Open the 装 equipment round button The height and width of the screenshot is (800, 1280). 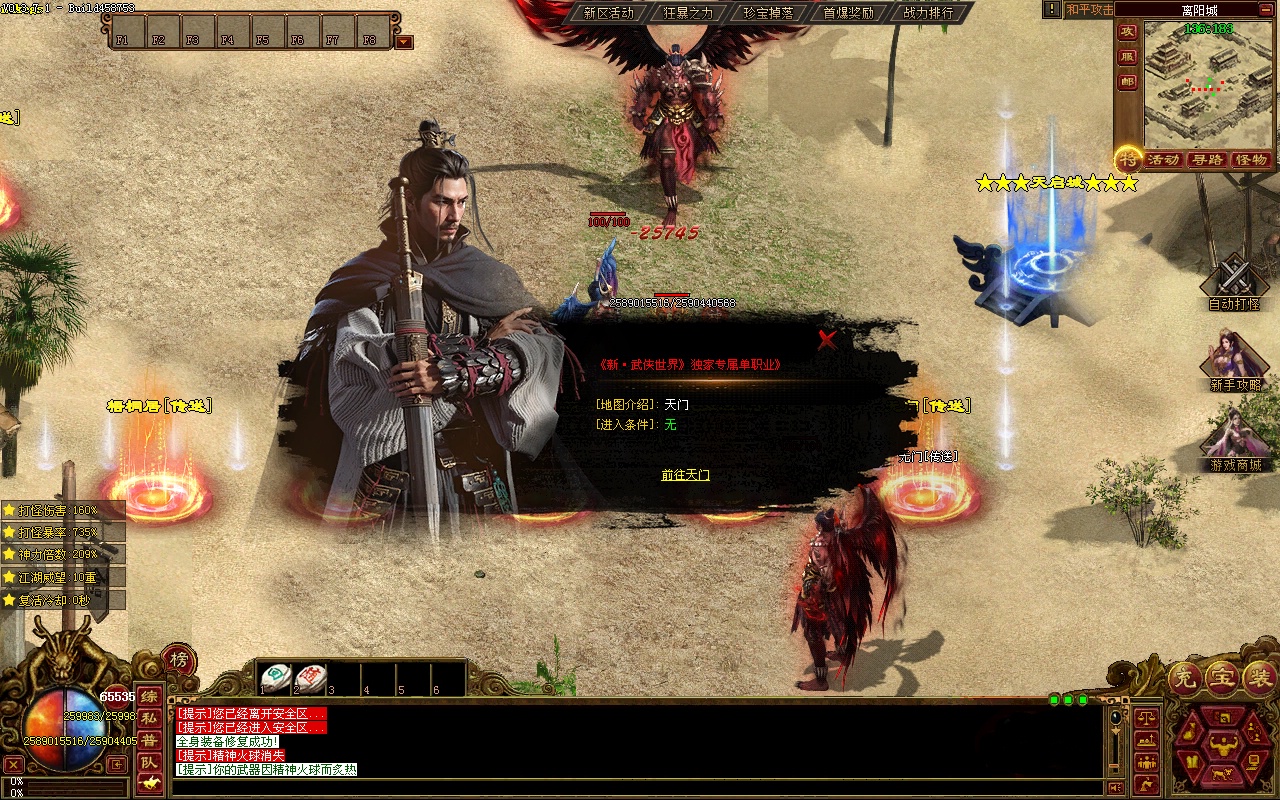pyautogui.click(x=1259, y=679)
